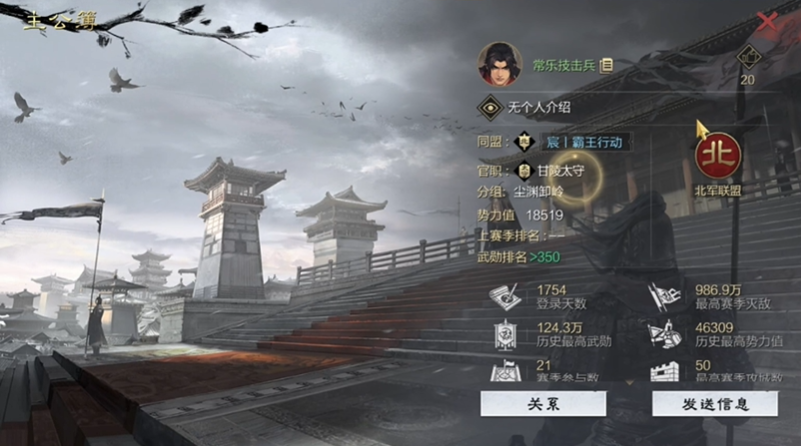Open the 关系 (Relations) button
The height and width of the screenshot is (446, 801).
[543, 403]
